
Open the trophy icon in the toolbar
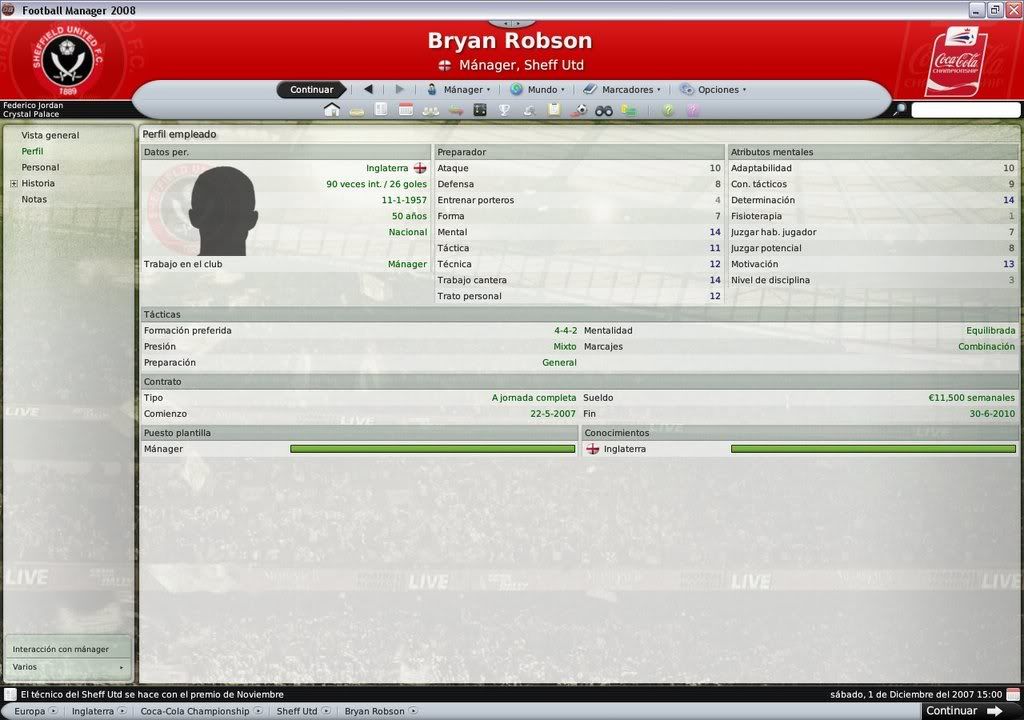tap(504, 110)
